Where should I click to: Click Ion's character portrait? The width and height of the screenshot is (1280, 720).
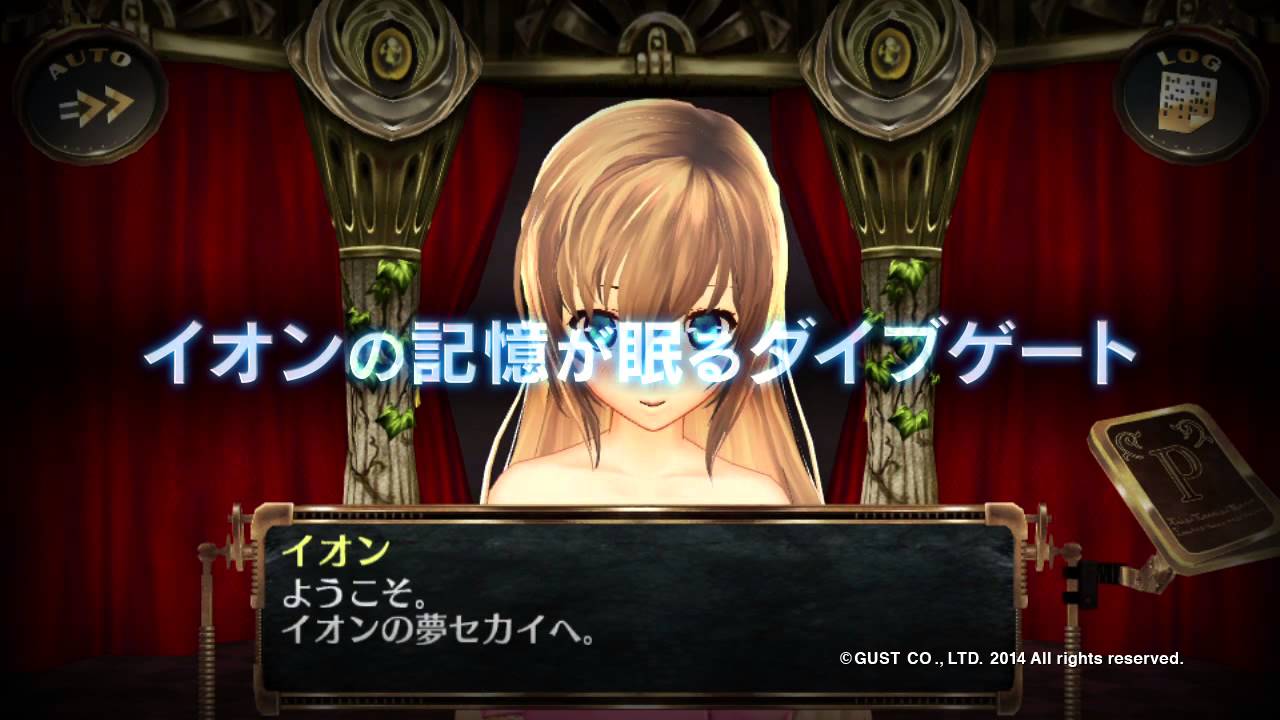click(640, 300)
